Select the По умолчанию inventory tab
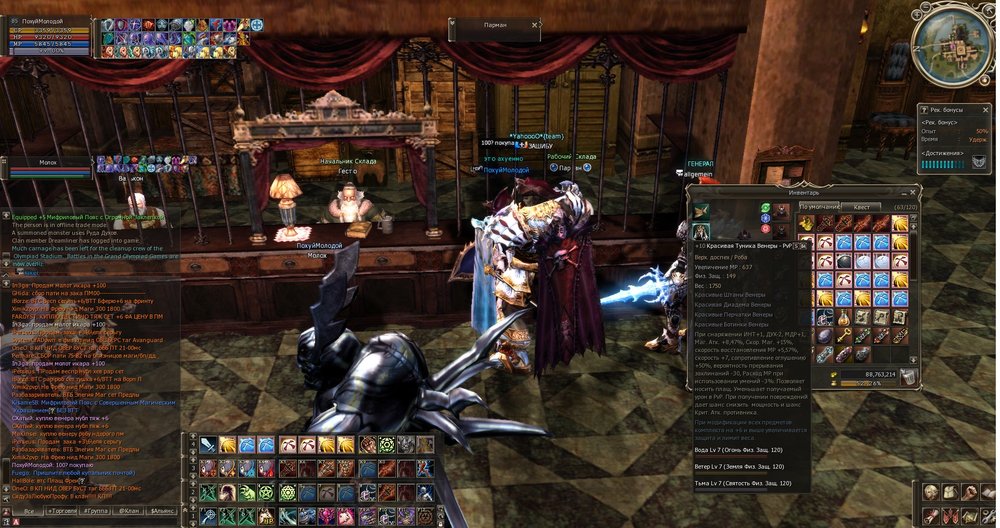1000x528 pixels. [819, 207]
